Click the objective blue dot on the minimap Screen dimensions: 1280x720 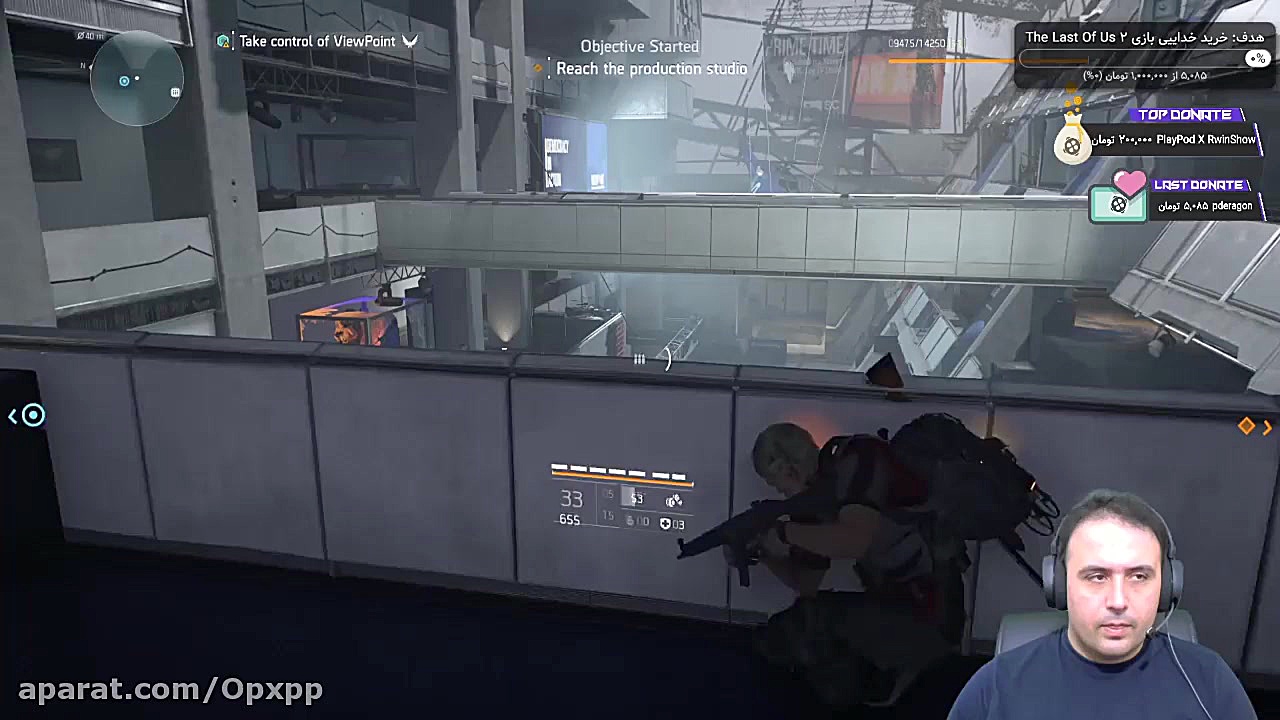coord(124,81)
